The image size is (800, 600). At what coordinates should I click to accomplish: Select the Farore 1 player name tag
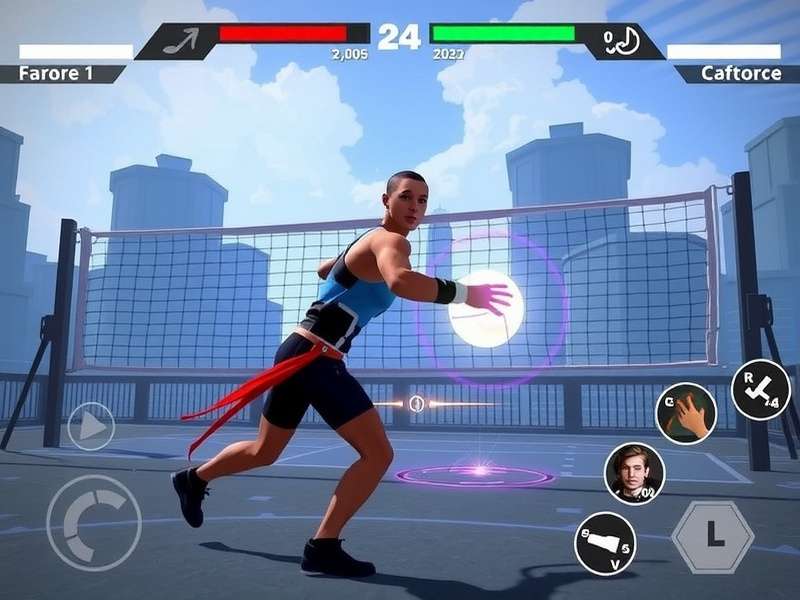62,74
